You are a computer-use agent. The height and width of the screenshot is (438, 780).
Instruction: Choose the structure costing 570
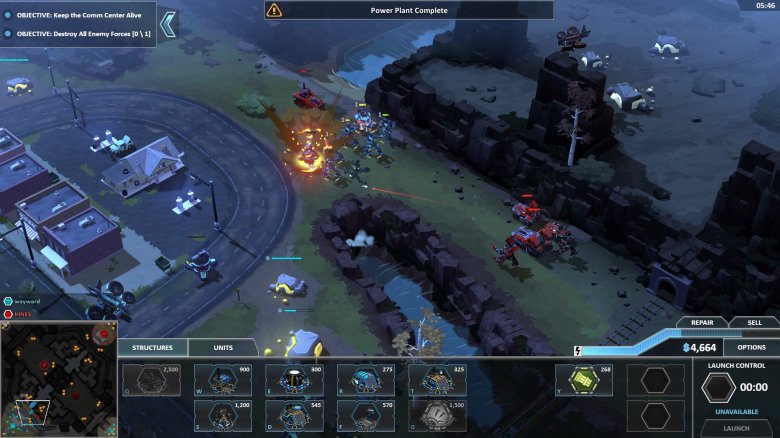(366, 415)
